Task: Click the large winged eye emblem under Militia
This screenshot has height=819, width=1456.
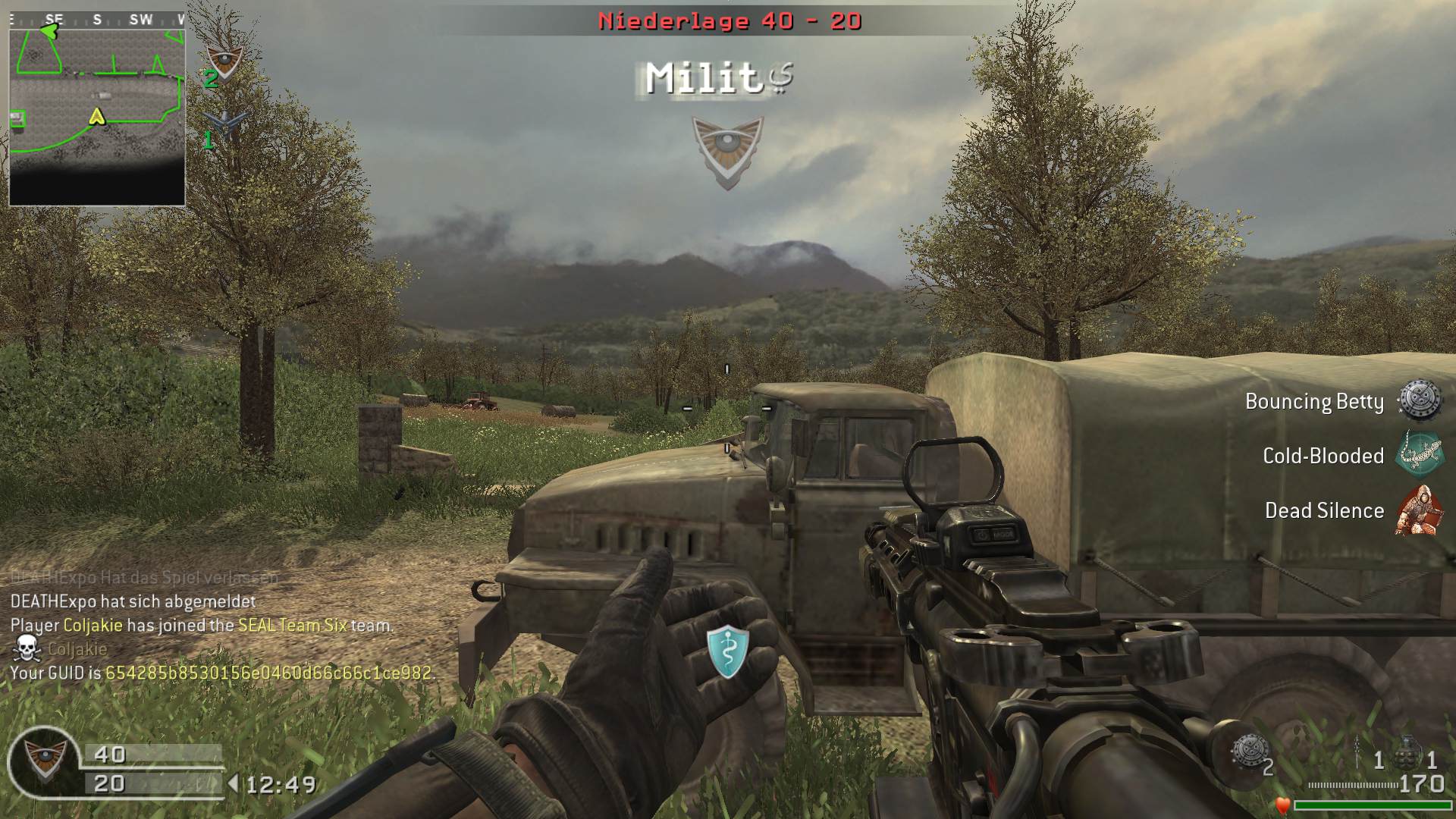Action: point(727,152)
